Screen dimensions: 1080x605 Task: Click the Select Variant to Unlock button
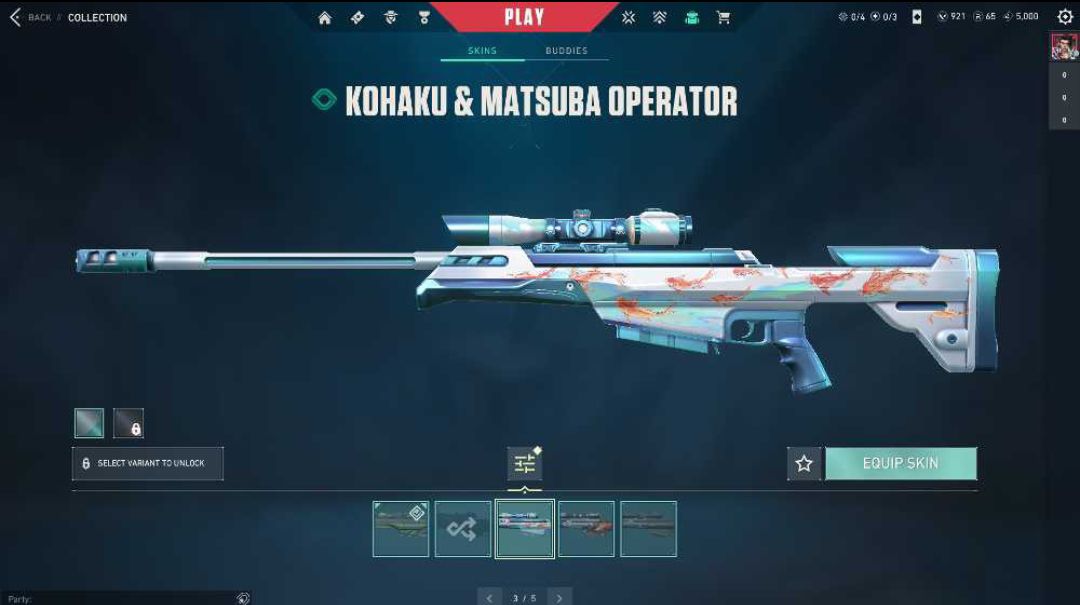pos(148,463)
